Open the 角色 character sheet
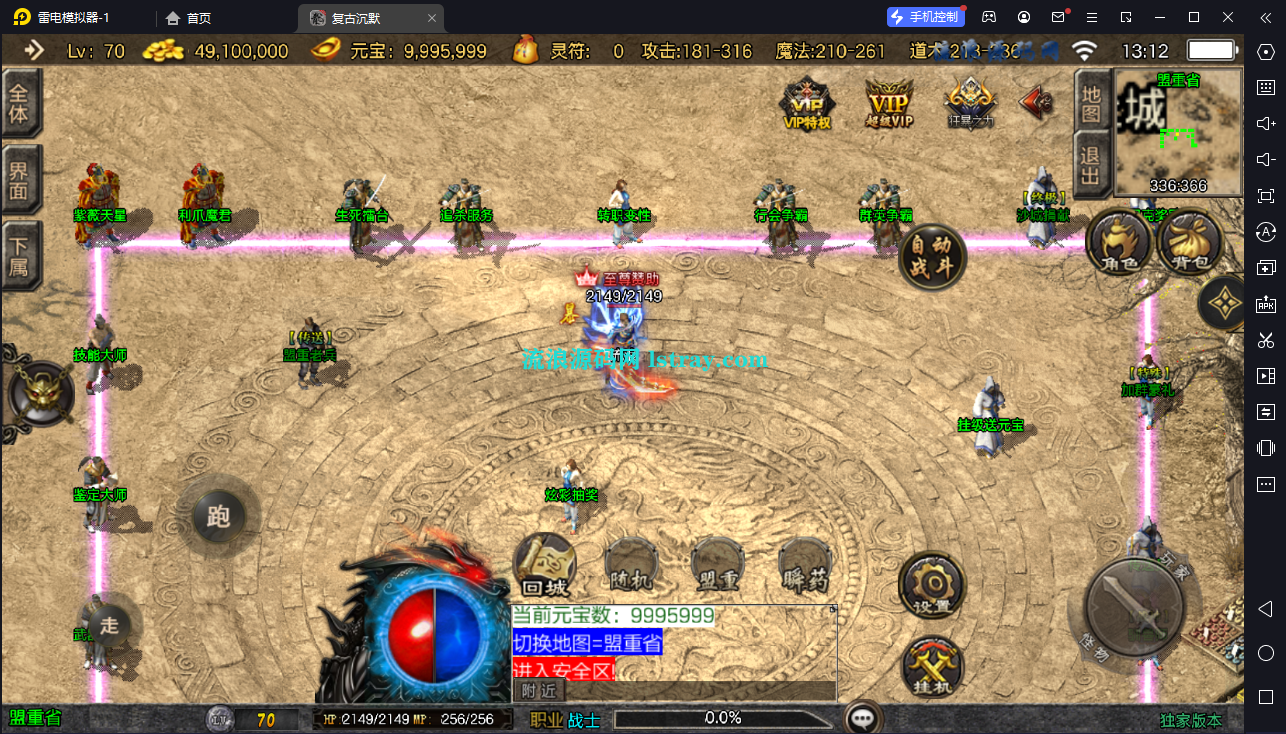The image size is (1286, 734). (1117, 243)
